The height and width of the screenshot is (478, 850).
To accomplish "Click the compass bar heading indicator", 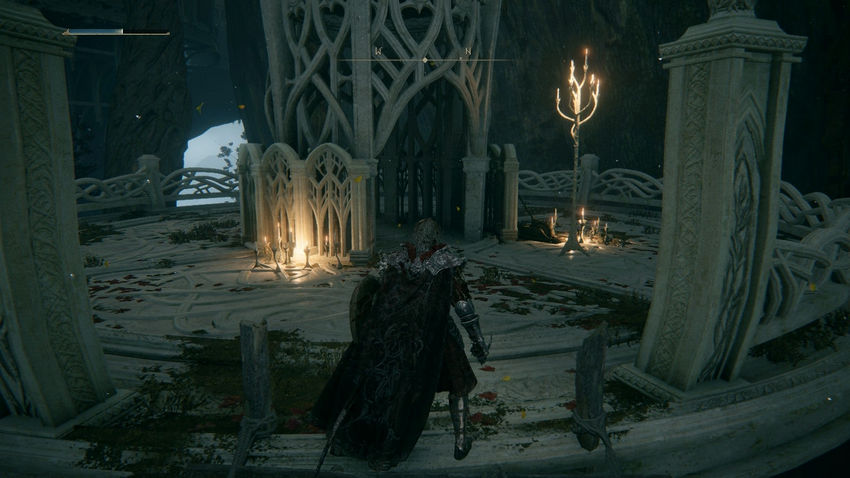I will 424,60.
